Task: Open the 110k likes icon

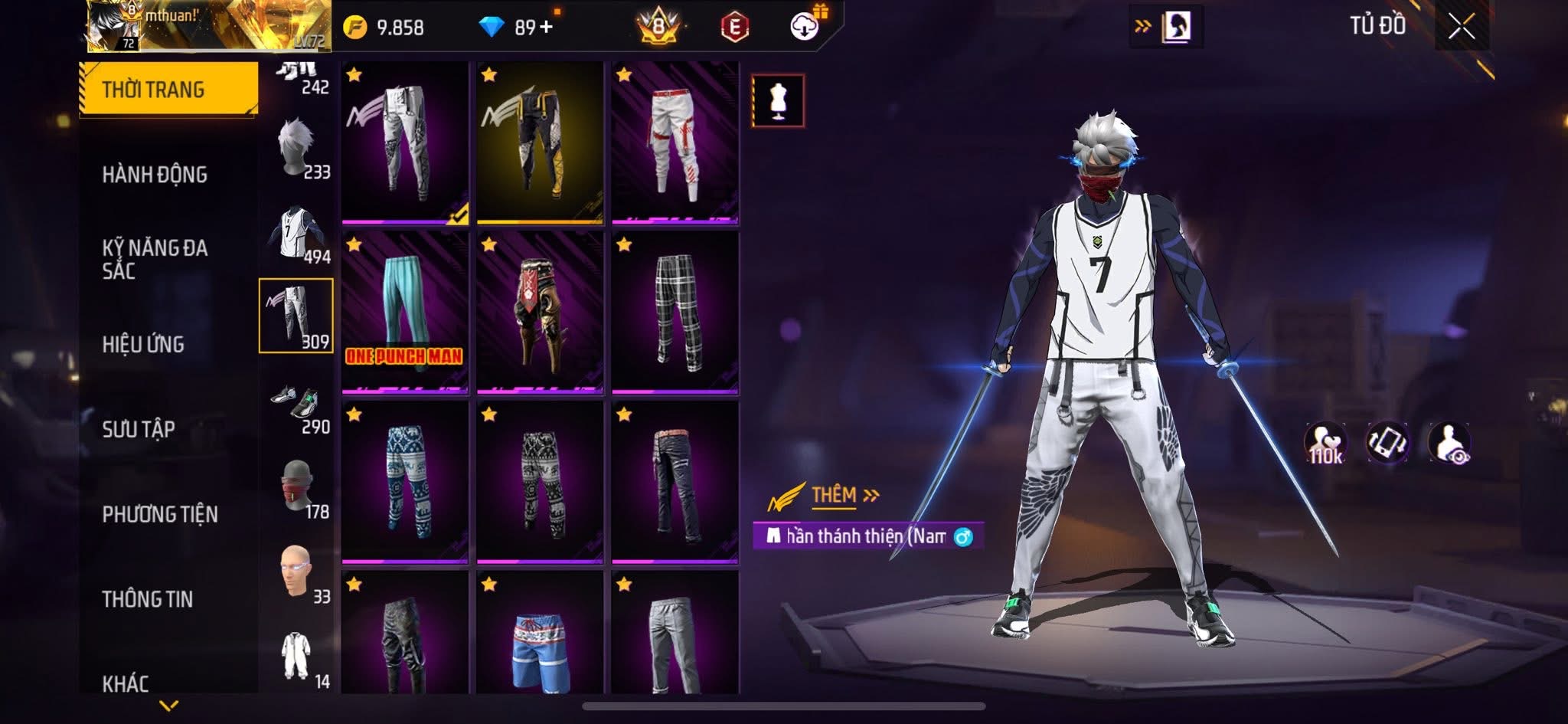Action: coord(1325,444)
